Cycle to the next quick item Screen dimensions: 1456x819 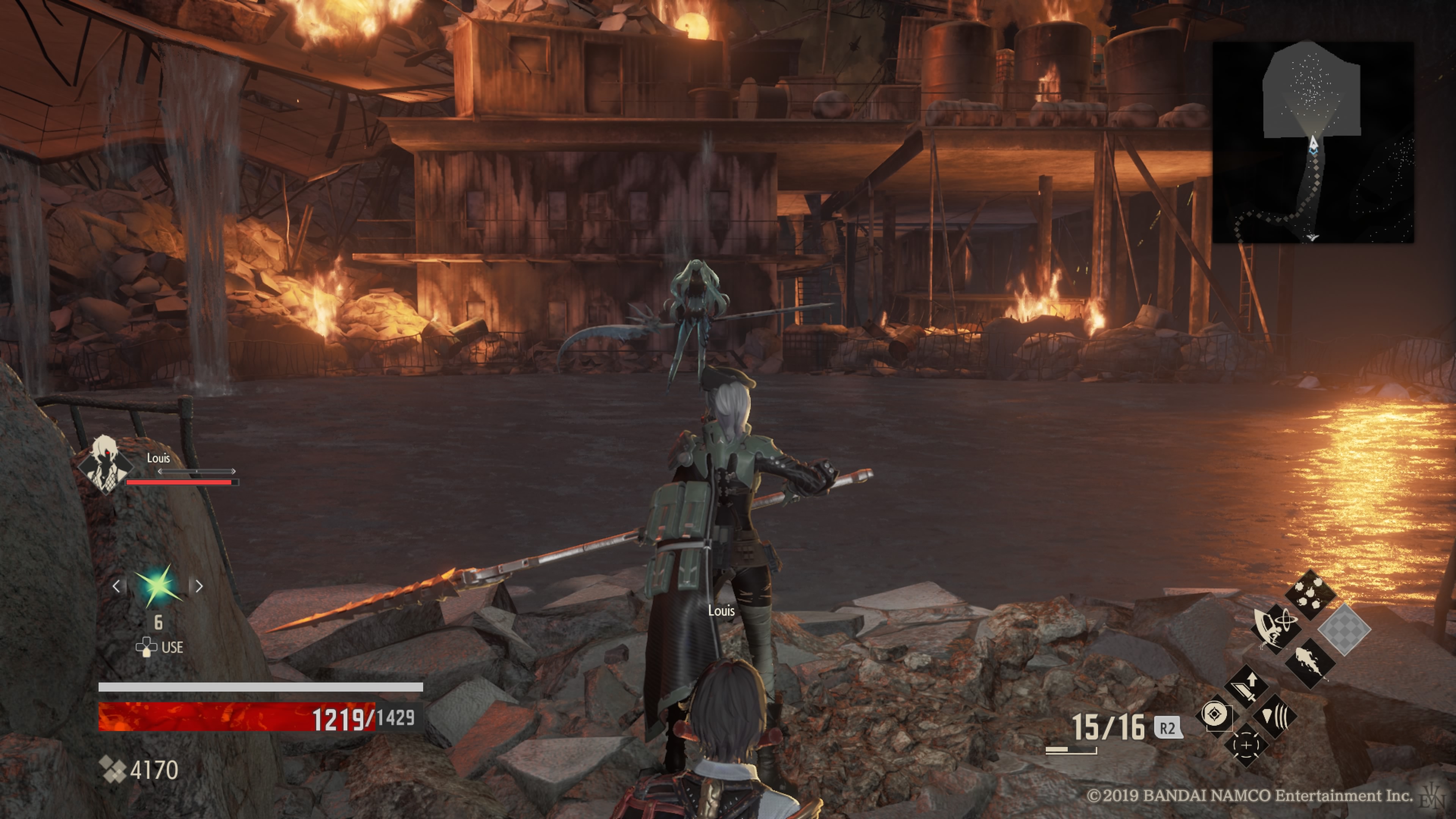pos(199,586)
